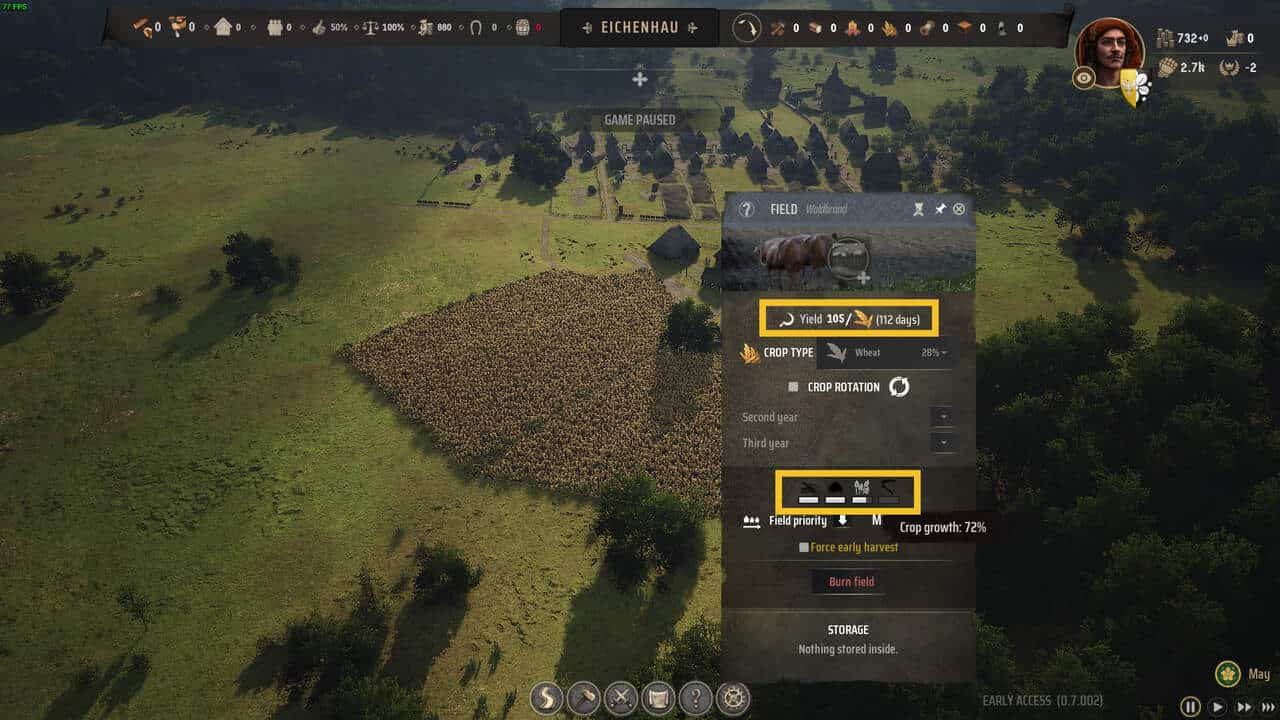The height and width of the screenshot is (720, 1280).
Task: Click the lord portrait
Action: (x=1109, y=50)
